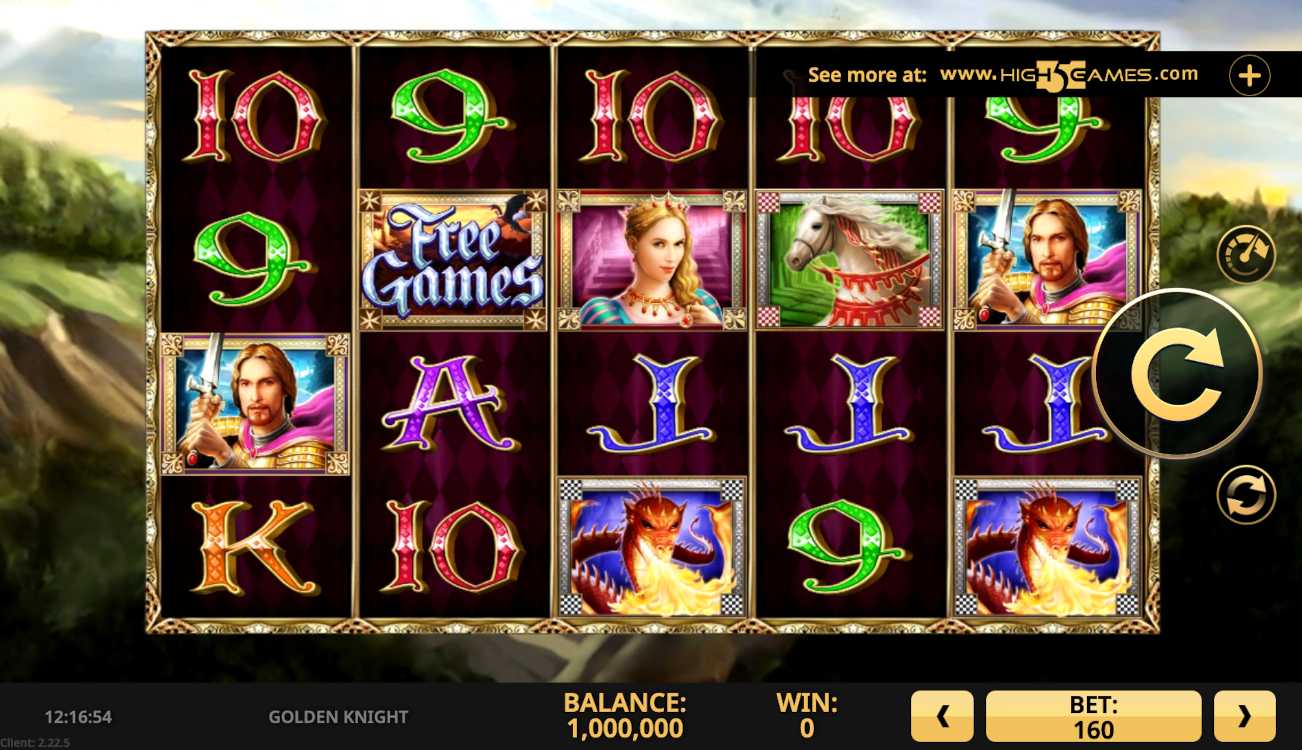The height and width of the screenshot is (750, 1302).
Task: Toggle the turbo speed gauge icon
Action: click(1245, 254)
